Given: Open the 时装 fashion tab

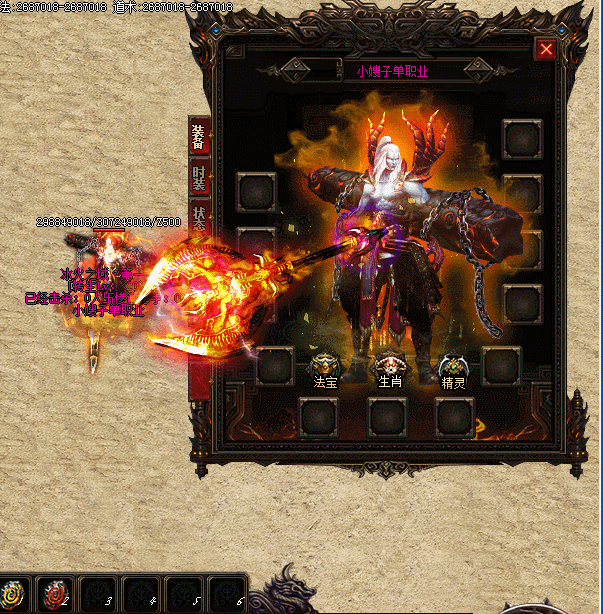Looking at the screenshot, I should [x=200, y=181].
